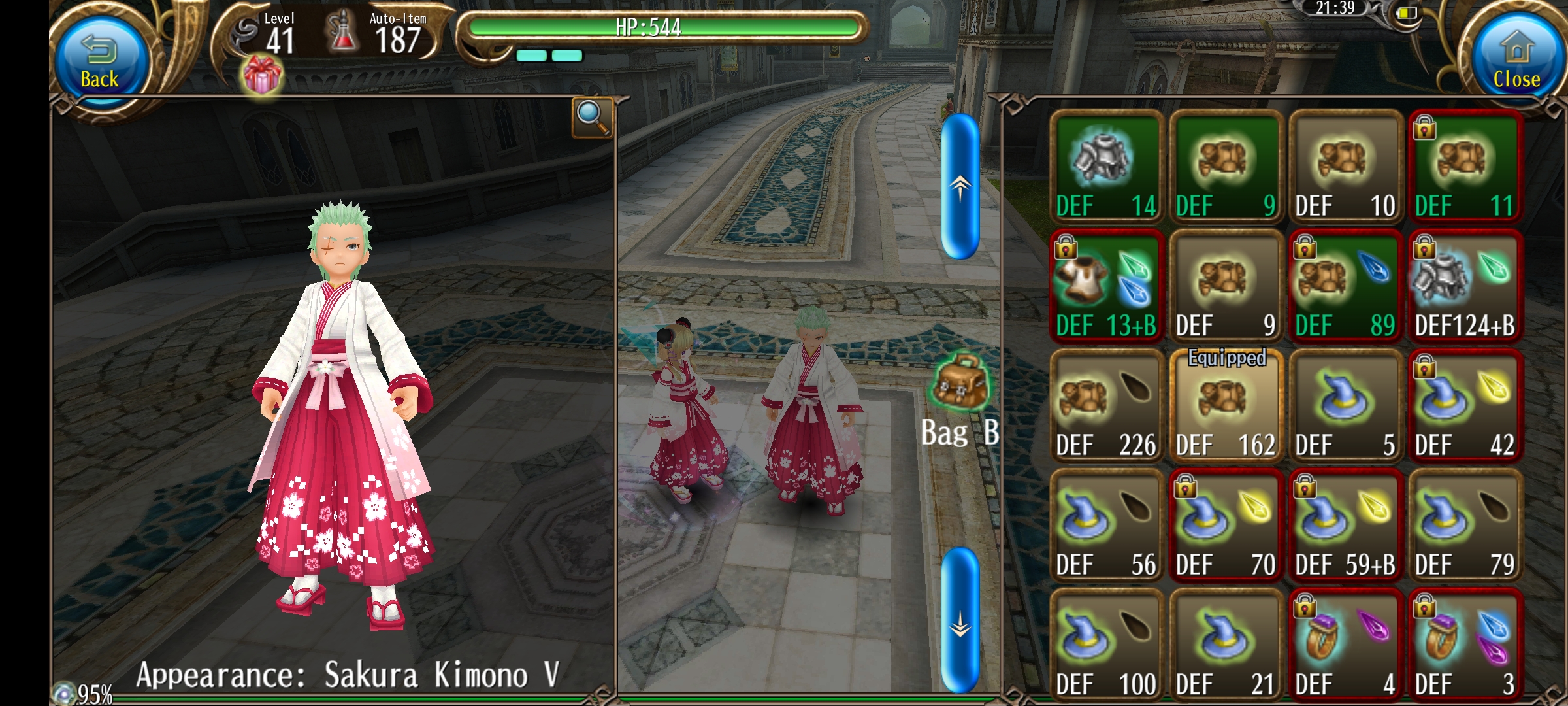Choose the DEF 4 ring slot
The image size is (1568, 706).
tap(1345, 645)
